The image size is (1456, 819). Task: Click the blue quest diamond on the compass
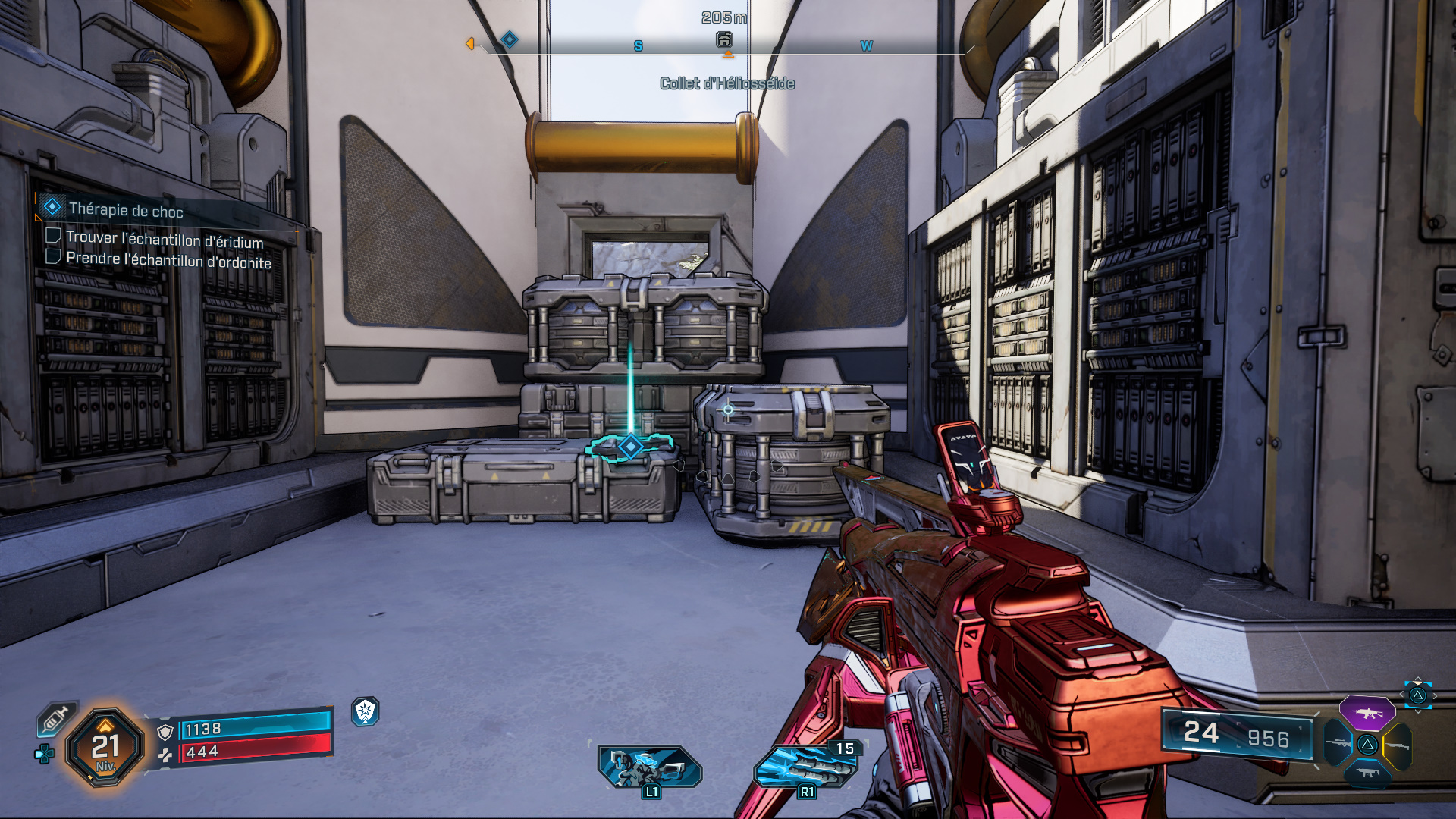pyautogui.click(x=510, y=39)
